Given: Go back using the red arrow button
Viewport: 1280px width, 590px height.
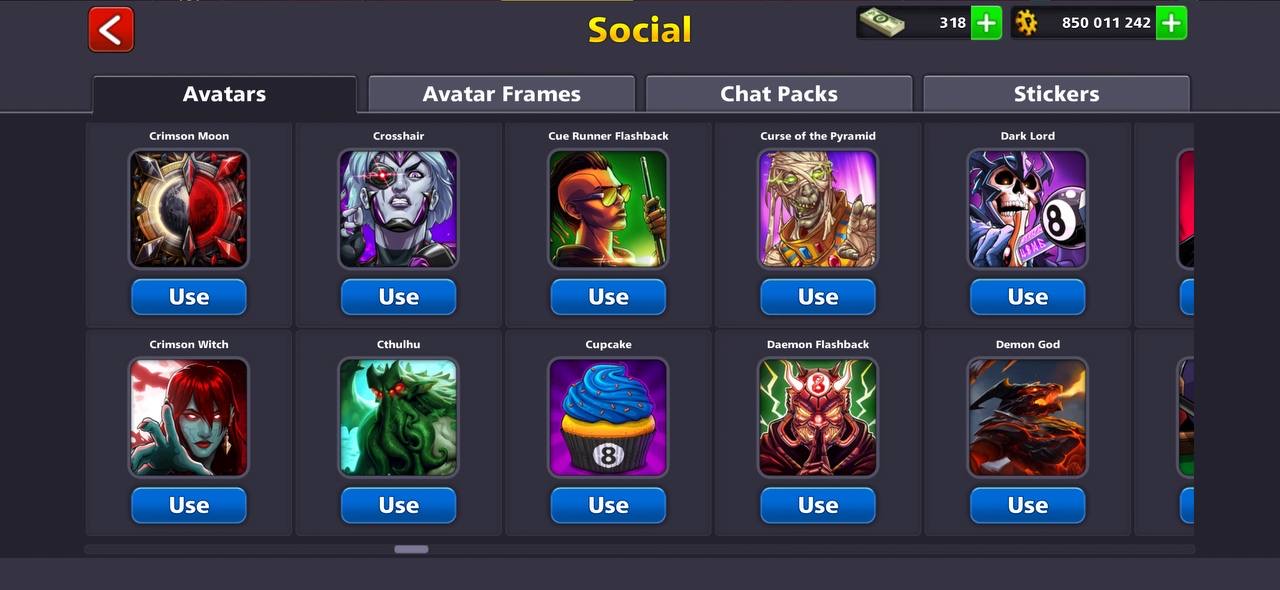Looking at the screenshot, I should [111, 29].
